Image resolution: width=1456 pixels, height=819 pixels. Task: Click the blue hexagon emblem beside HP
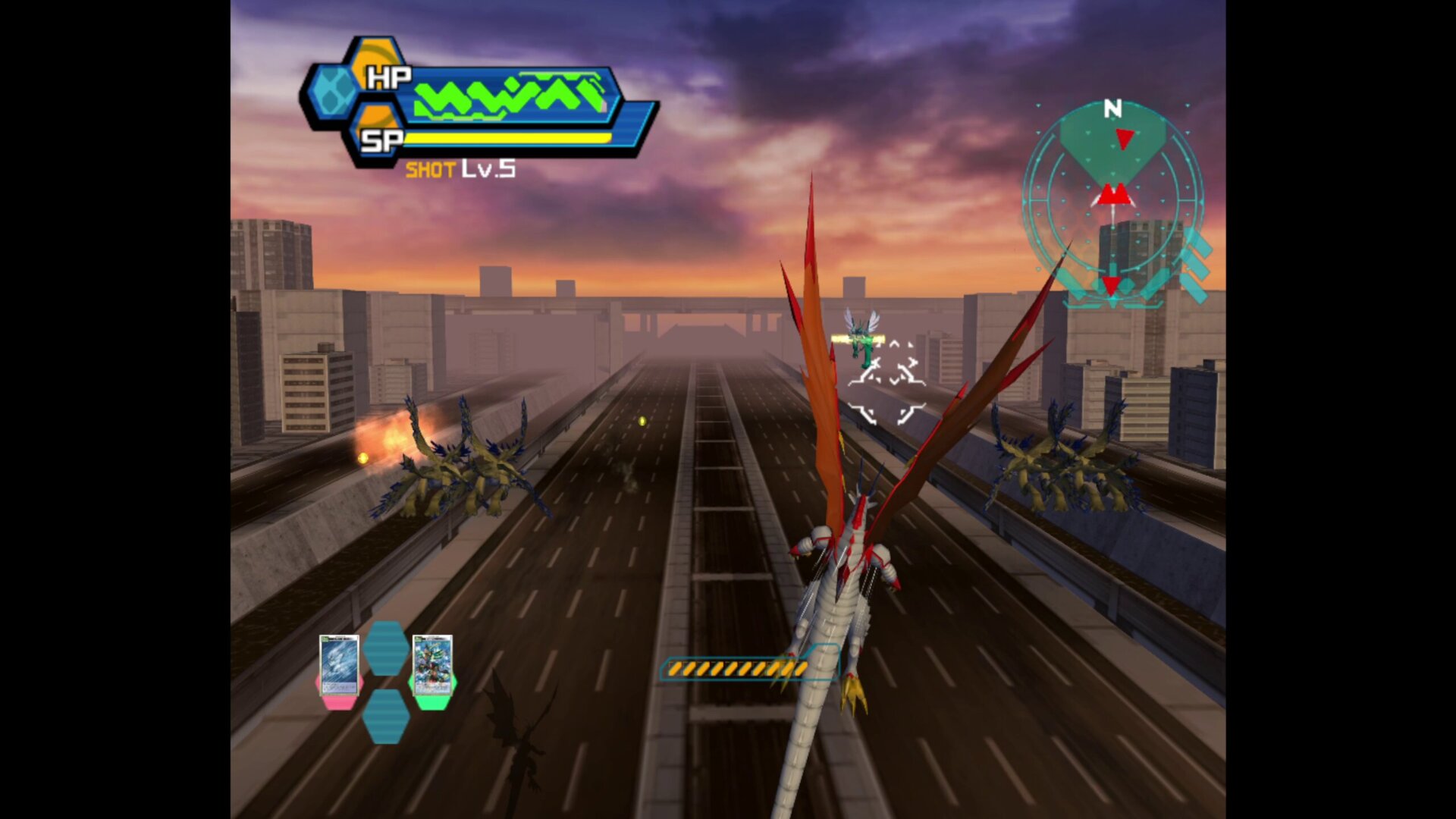click(333, 91)
